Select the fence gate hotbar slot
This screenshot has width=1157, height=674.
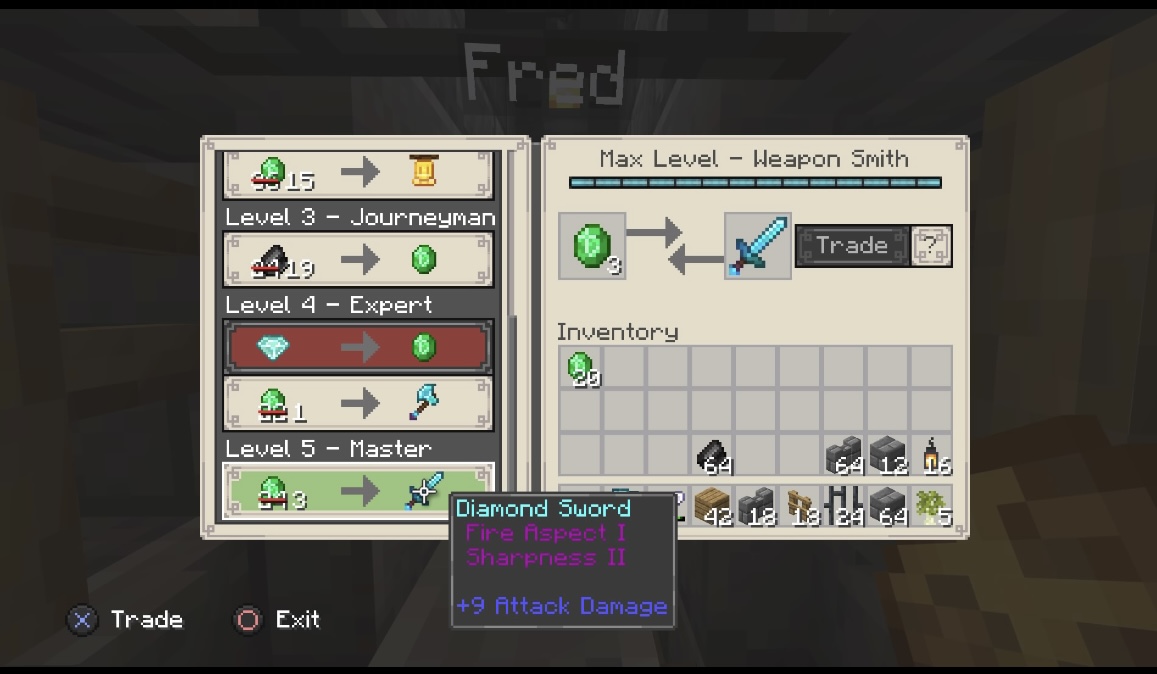coord(800,506)
